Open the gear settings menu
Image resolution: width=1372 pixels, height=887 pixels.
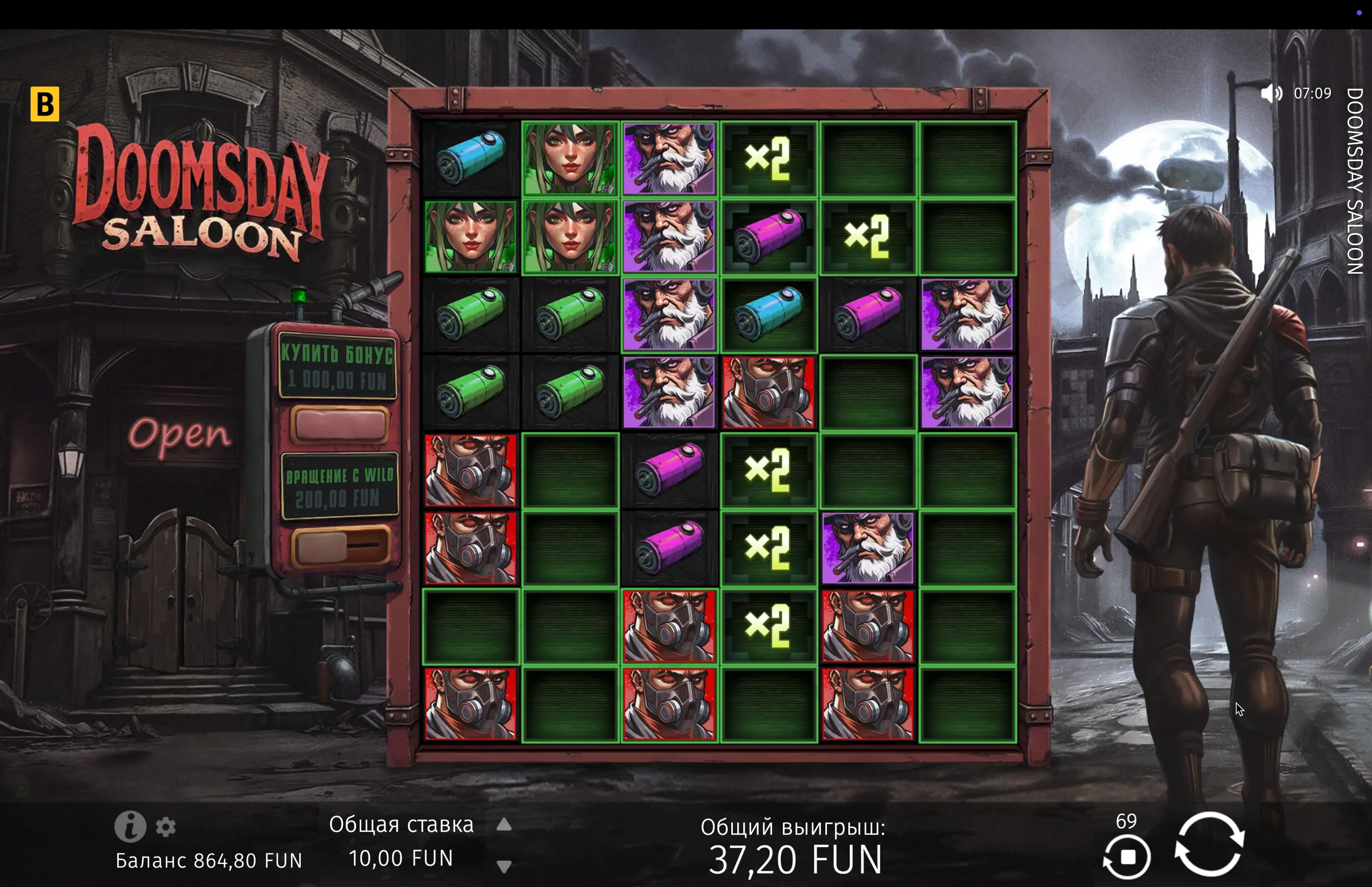pos(166,827)
